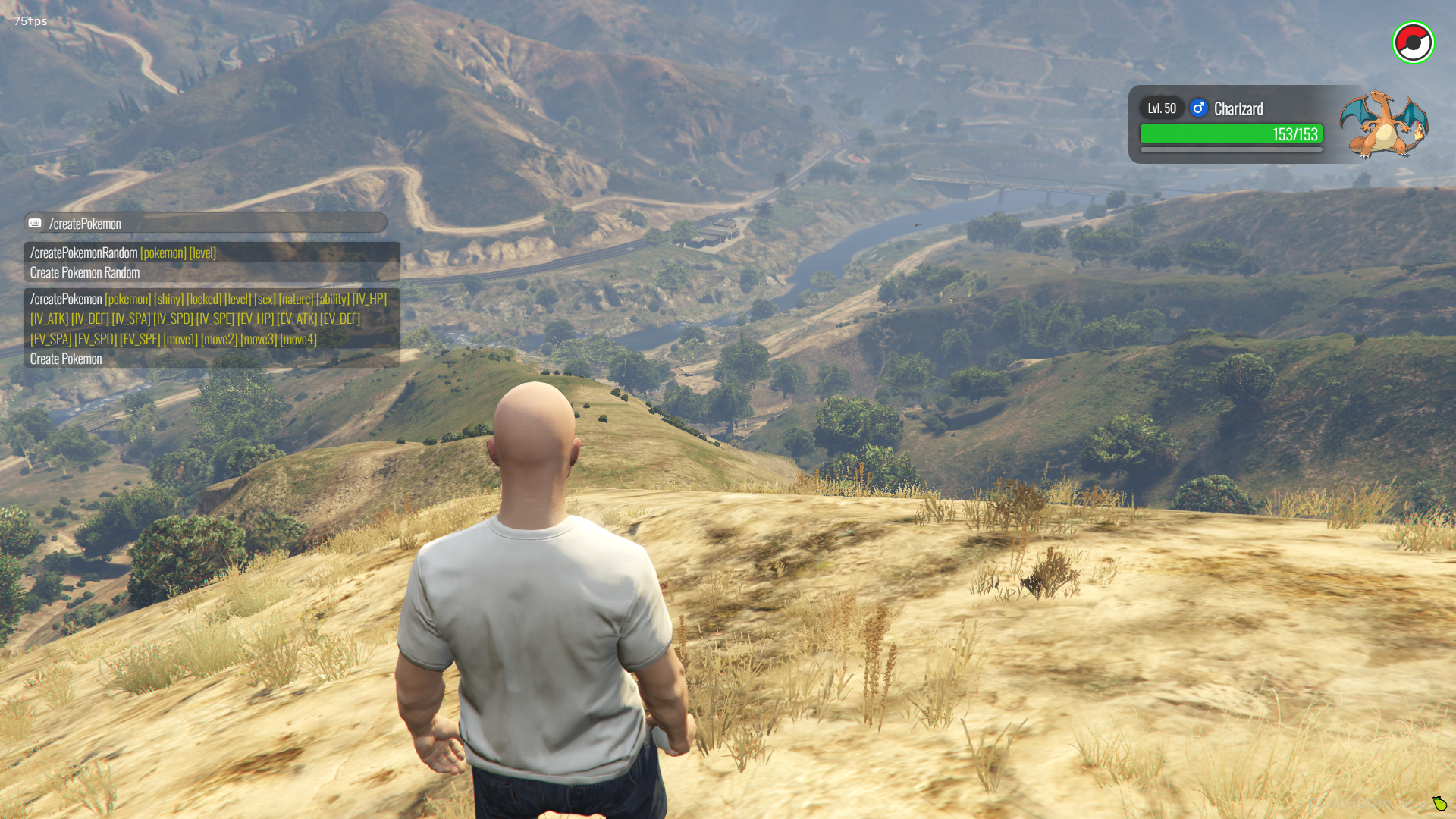The image size is (1456, 819).
Task: Select the Charizard party card
Action: [x=1231, y=124]
